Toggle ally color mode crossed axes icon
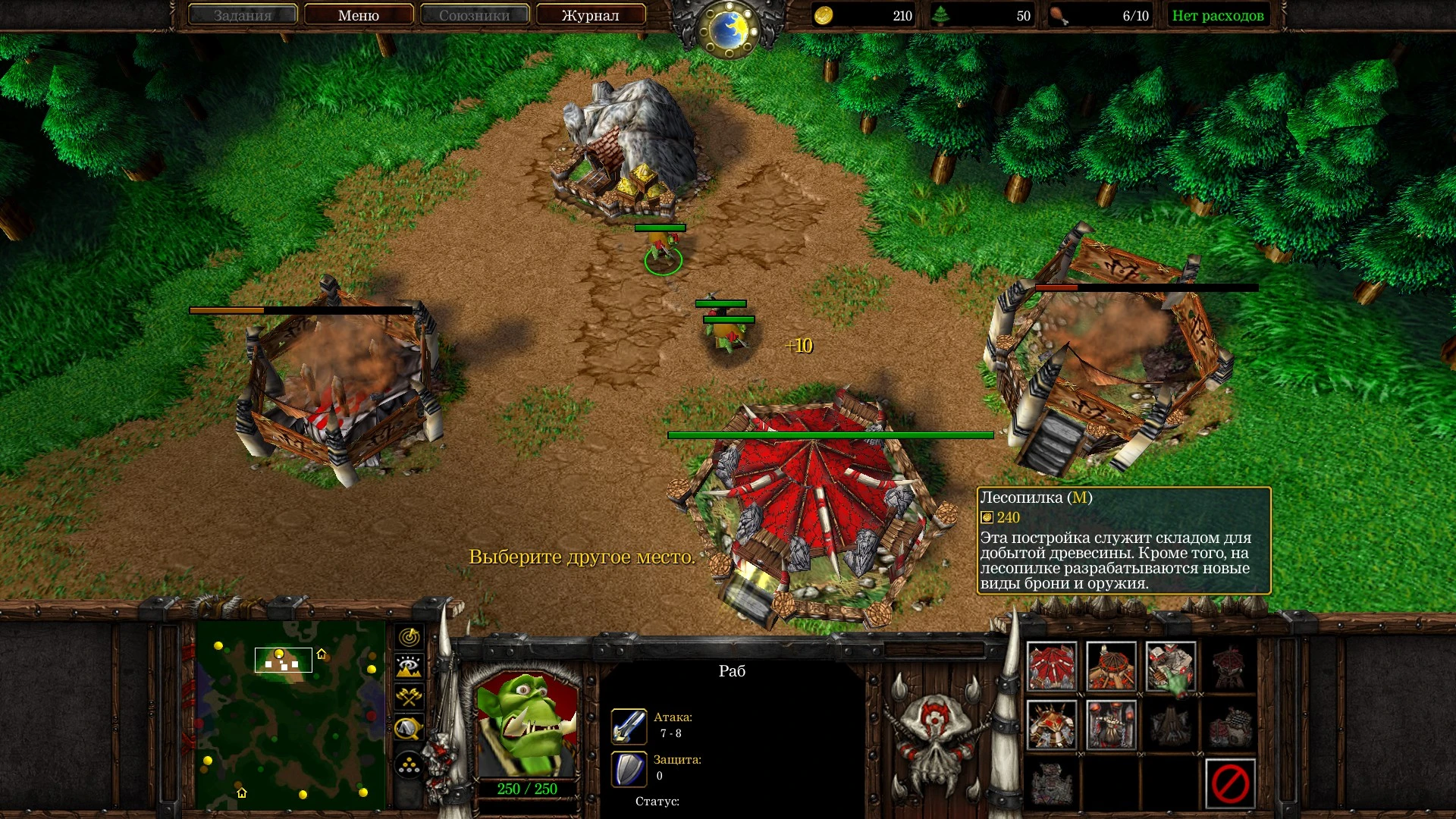Image resolution: width=1456 pixels, height=819 pixels. coord(409,697)
